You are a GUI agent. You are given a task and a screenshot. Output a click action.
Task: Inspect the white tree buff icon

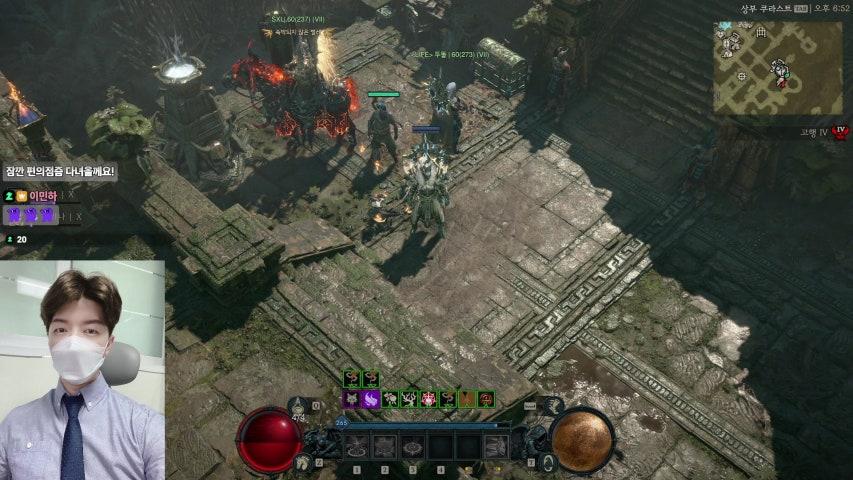408,399
